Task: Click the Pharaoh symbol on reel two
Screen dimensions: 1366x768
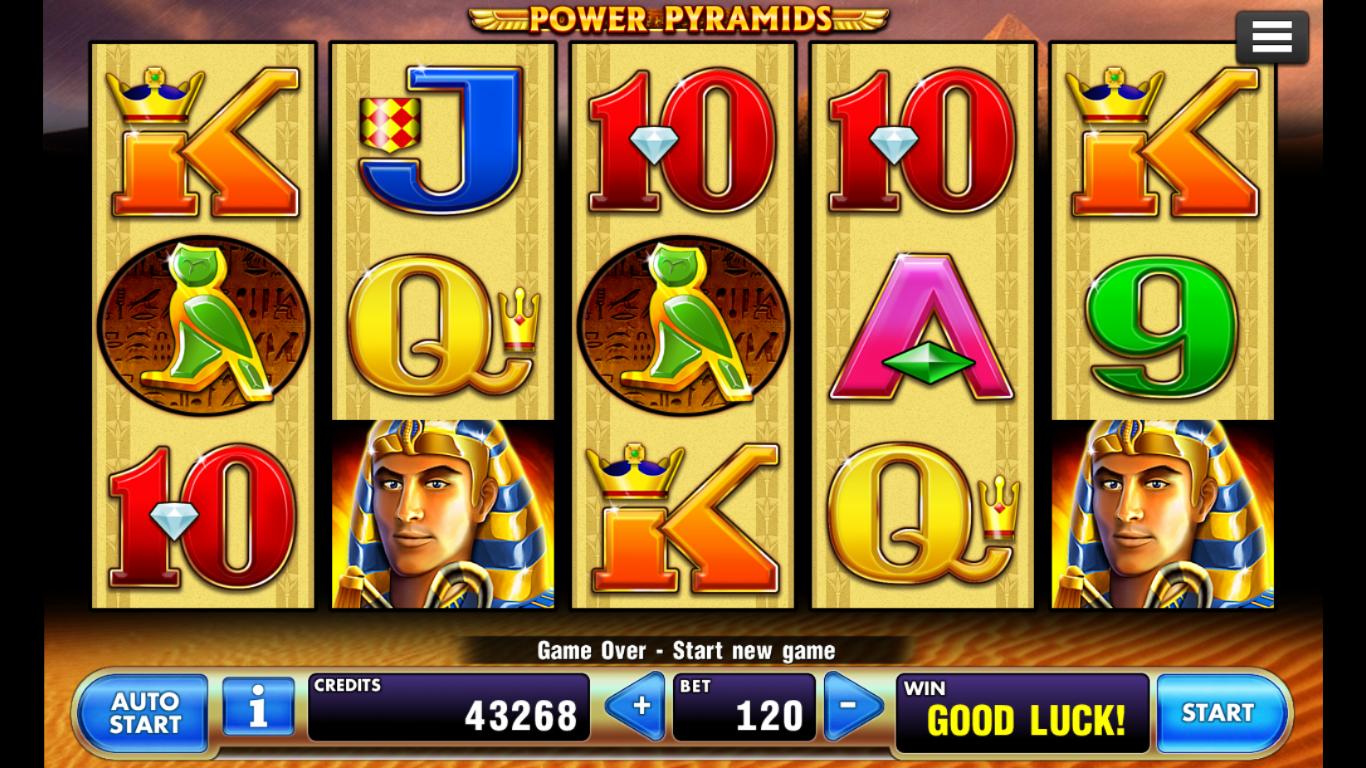Action: click(443, 515)
